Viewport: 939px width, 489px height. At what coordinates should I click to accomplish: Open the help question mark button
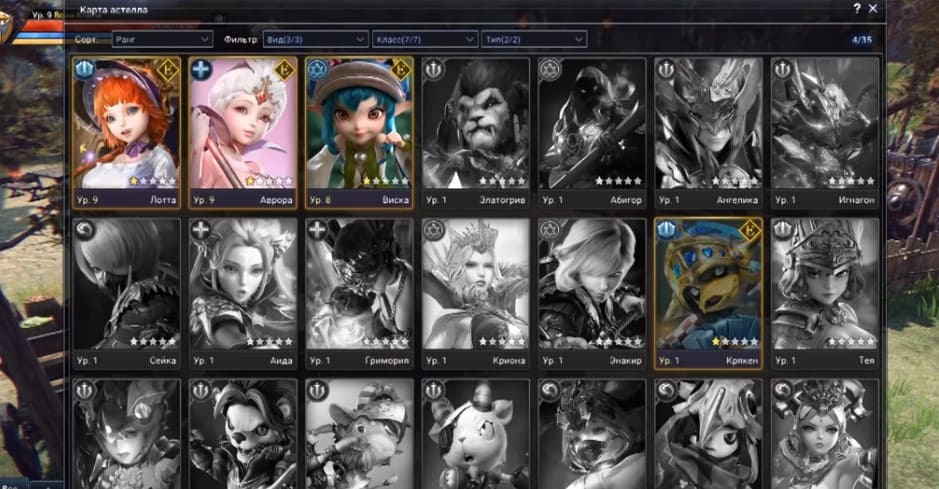coord(856,8)
